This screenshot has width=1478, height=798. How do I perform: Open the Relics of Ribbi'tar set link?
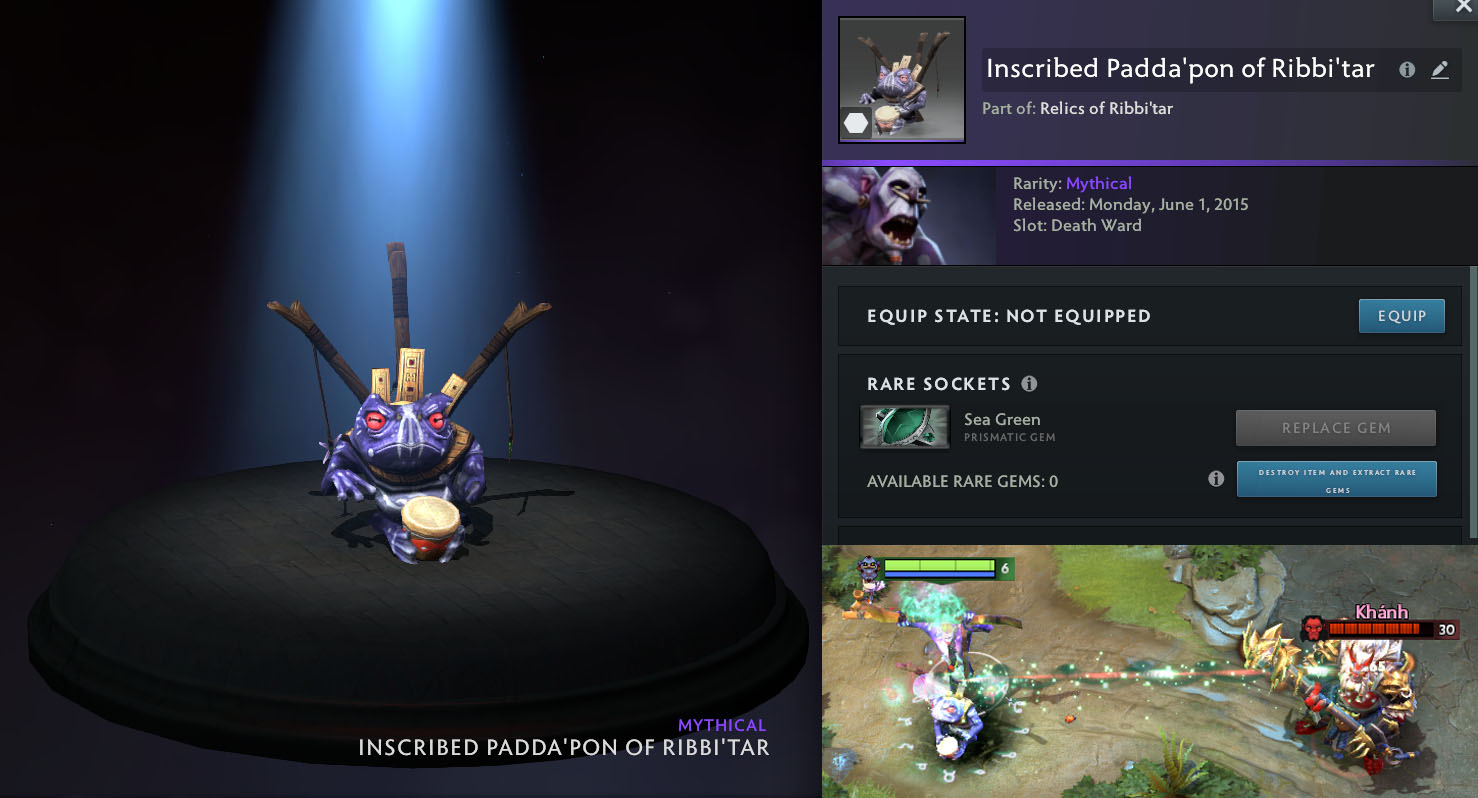(x=1106, y=108)
